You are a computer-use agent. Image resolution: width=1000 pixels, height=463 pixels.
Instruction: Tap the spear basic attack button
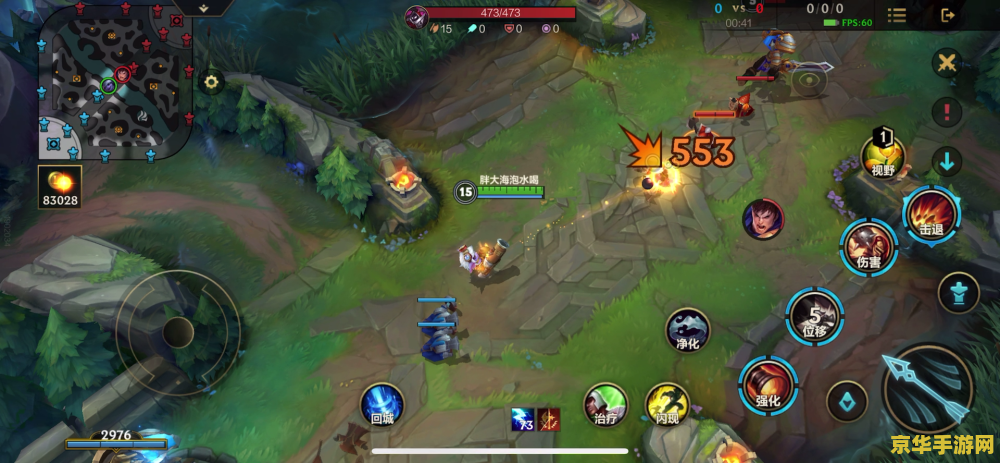pos(927,390)
